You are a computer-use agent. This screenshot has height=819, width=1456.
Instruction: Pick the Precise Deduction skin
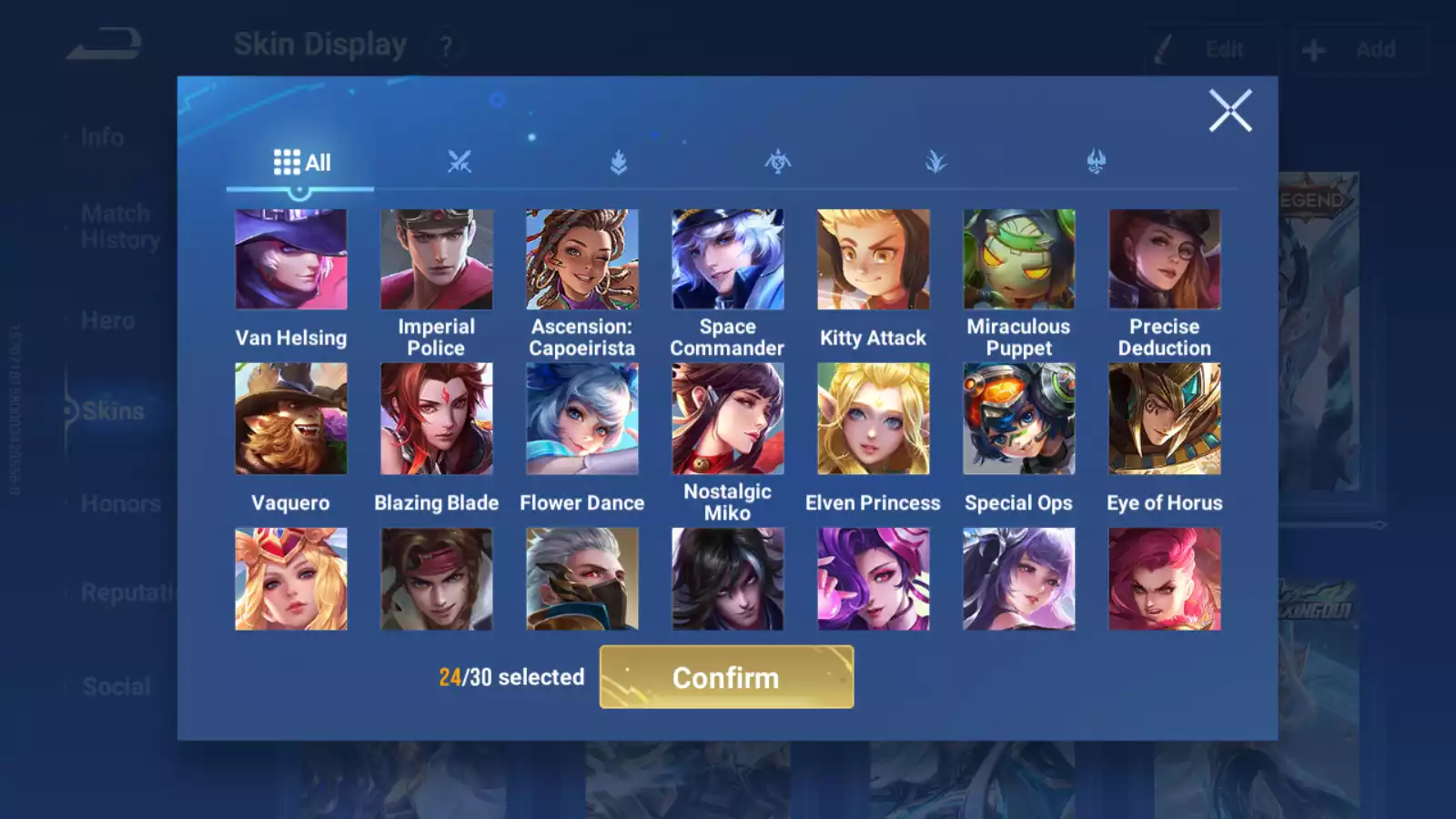(x=1165, y=260)
